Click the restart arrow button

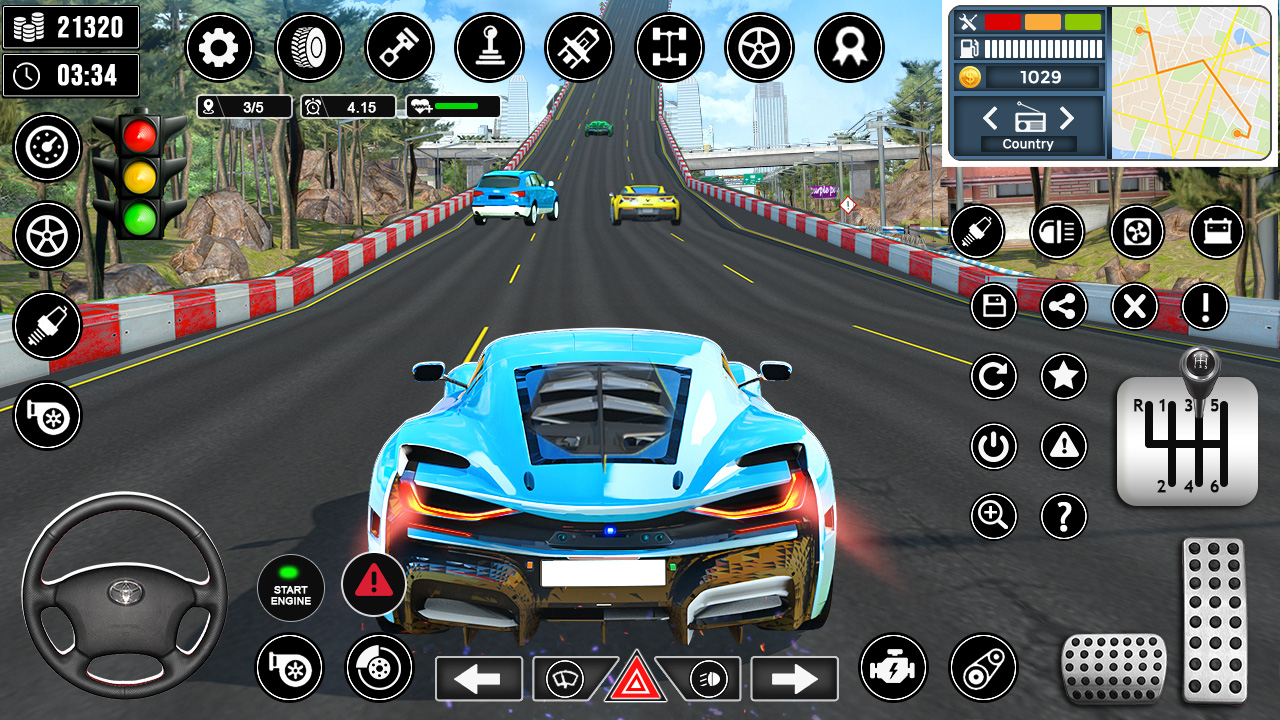click(x=993, y=377)
